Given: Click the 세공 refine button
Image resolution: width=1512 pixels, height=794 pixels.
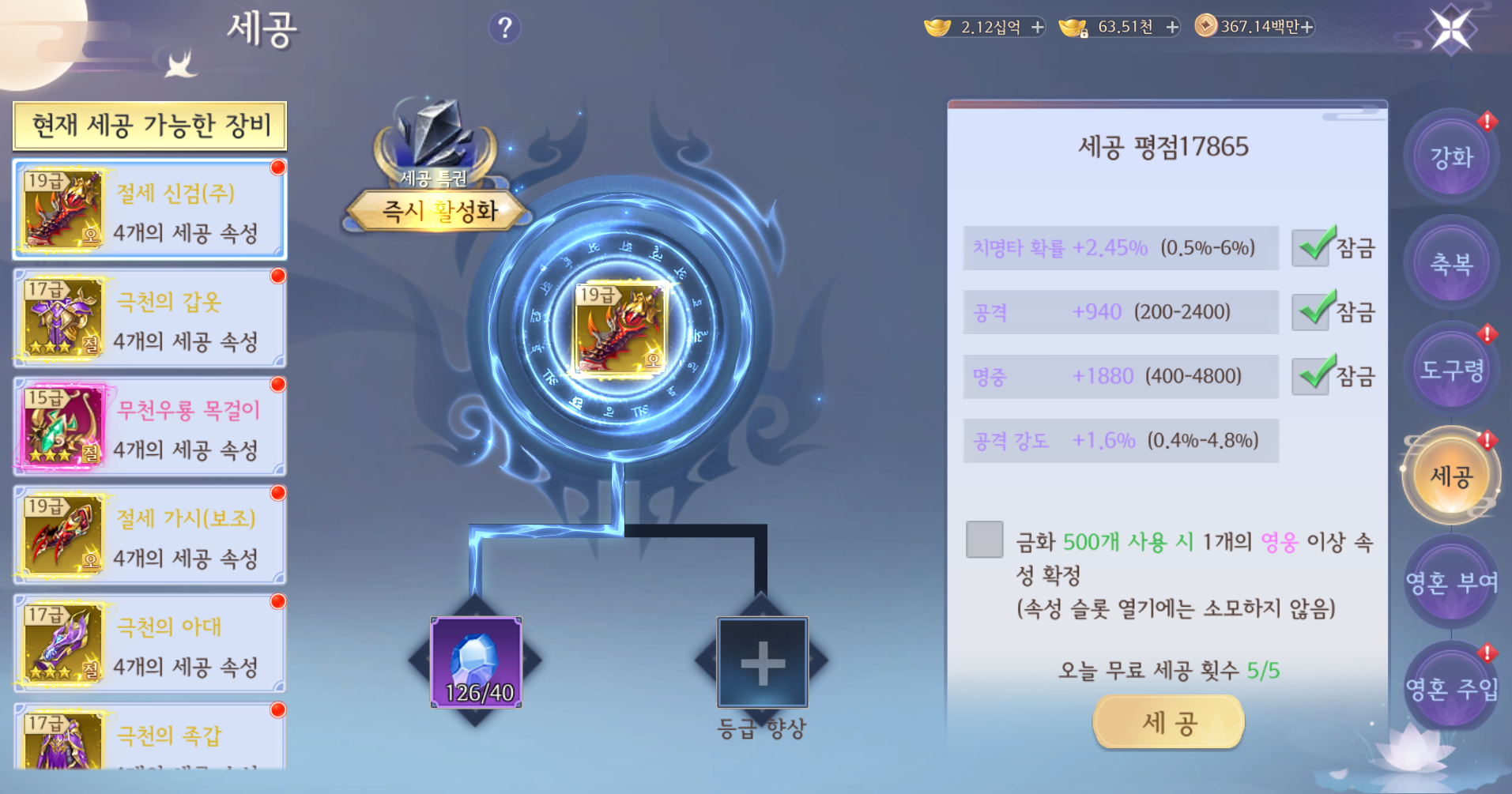Looking at the screenshot, I should (x=1168, y=722).
